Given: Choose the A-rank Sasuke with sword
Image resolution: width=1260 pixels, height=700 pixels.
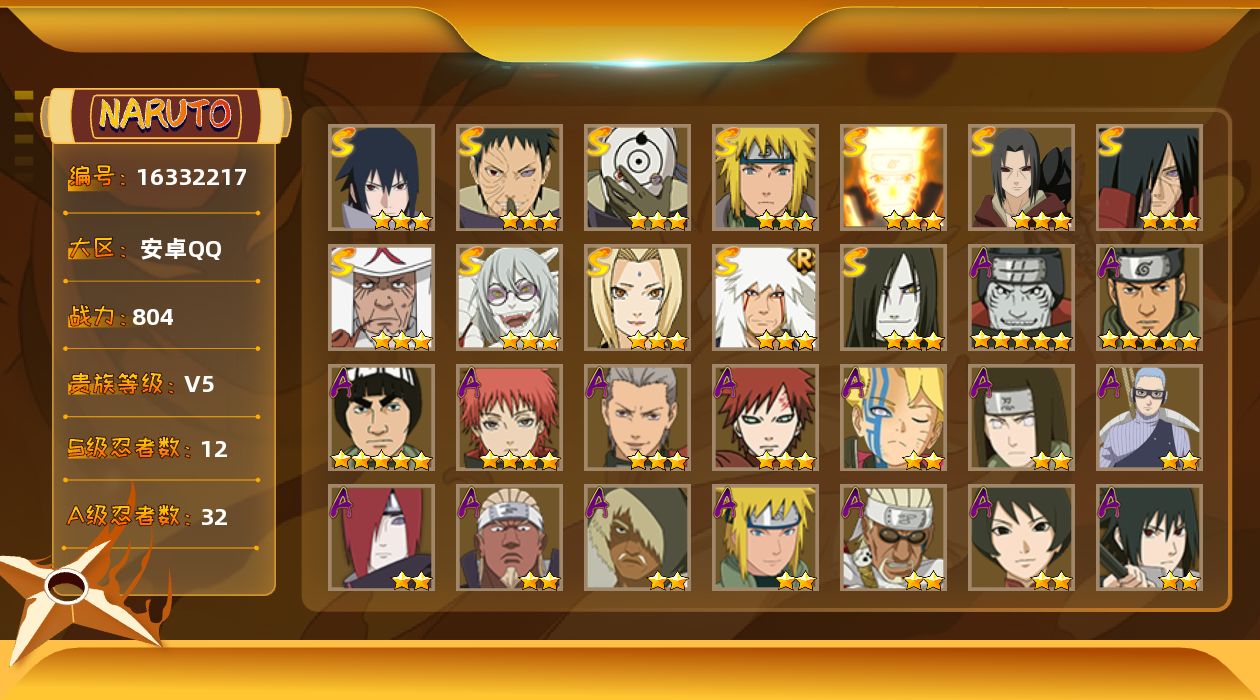Looking at the screenshot, I should (1149, 537).
